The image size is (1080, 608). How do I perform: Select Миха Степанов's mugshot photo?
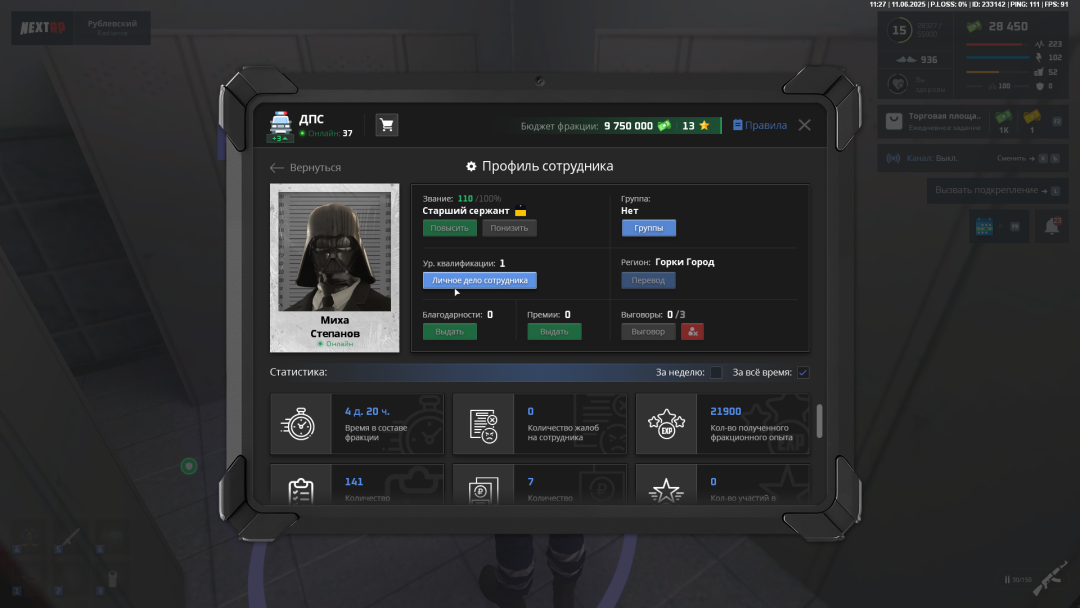335,252
